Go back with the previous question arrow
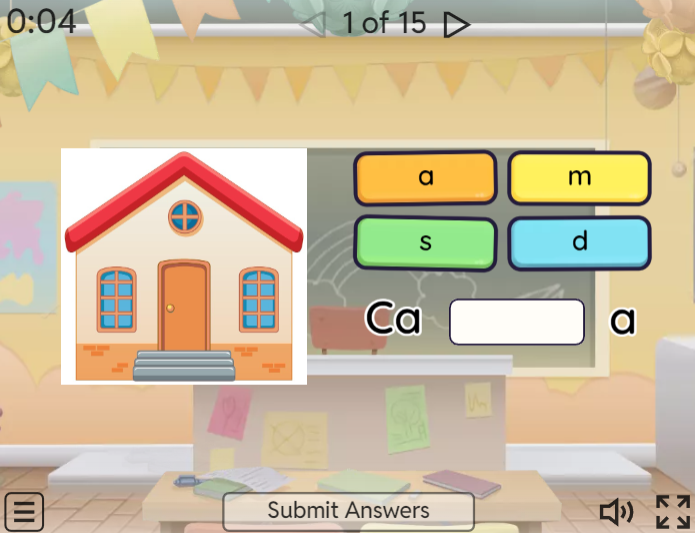This screenshot has width=695, height=533. (312, 24)
